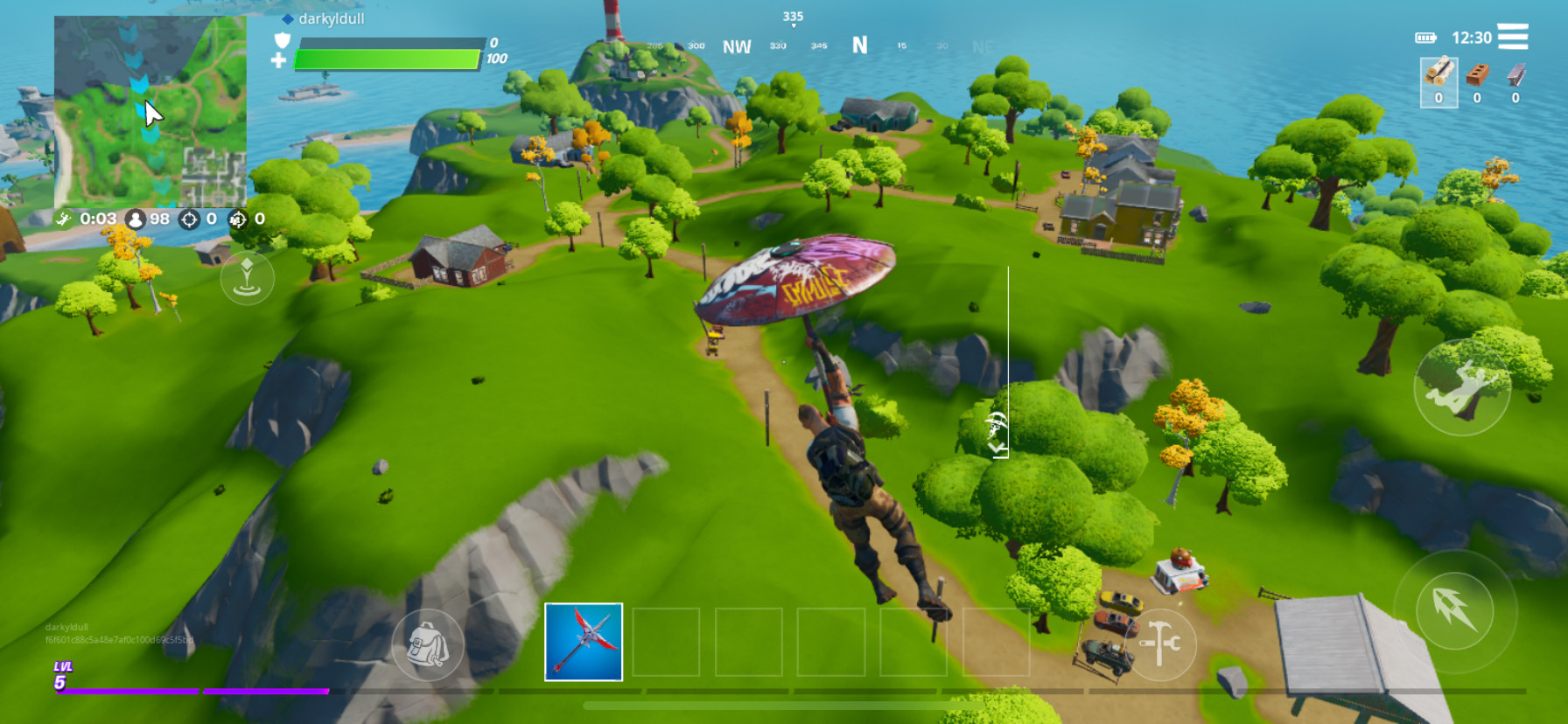This screenshot has height=724, width=1568.
Task: Tap the compass heading 335 marker
Action: click(x=794, y=16)
